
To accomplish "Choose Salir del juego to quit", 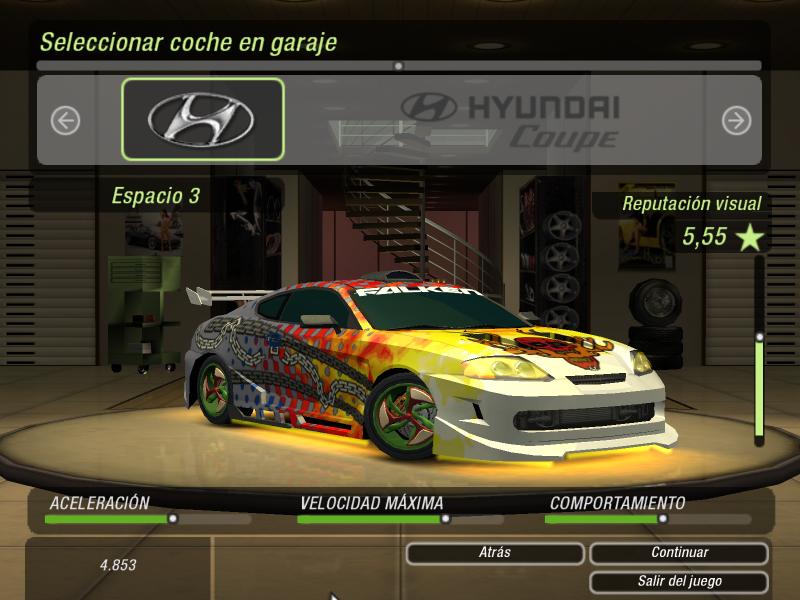I will pos(679,581).
